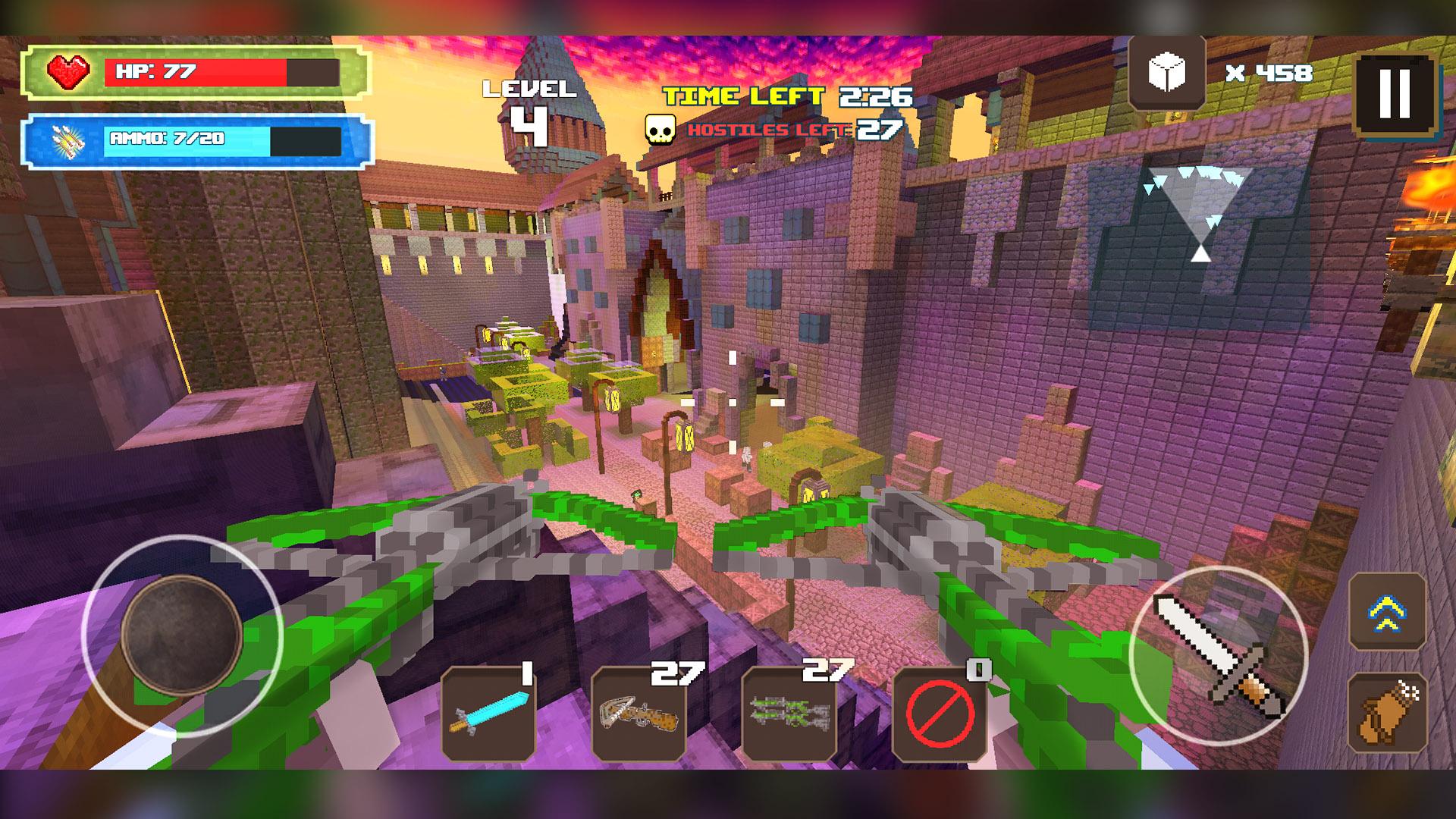Tap the block cube icon next to x458 counter
This screenshot has height=819, width=1456.
pos(1168,72)
